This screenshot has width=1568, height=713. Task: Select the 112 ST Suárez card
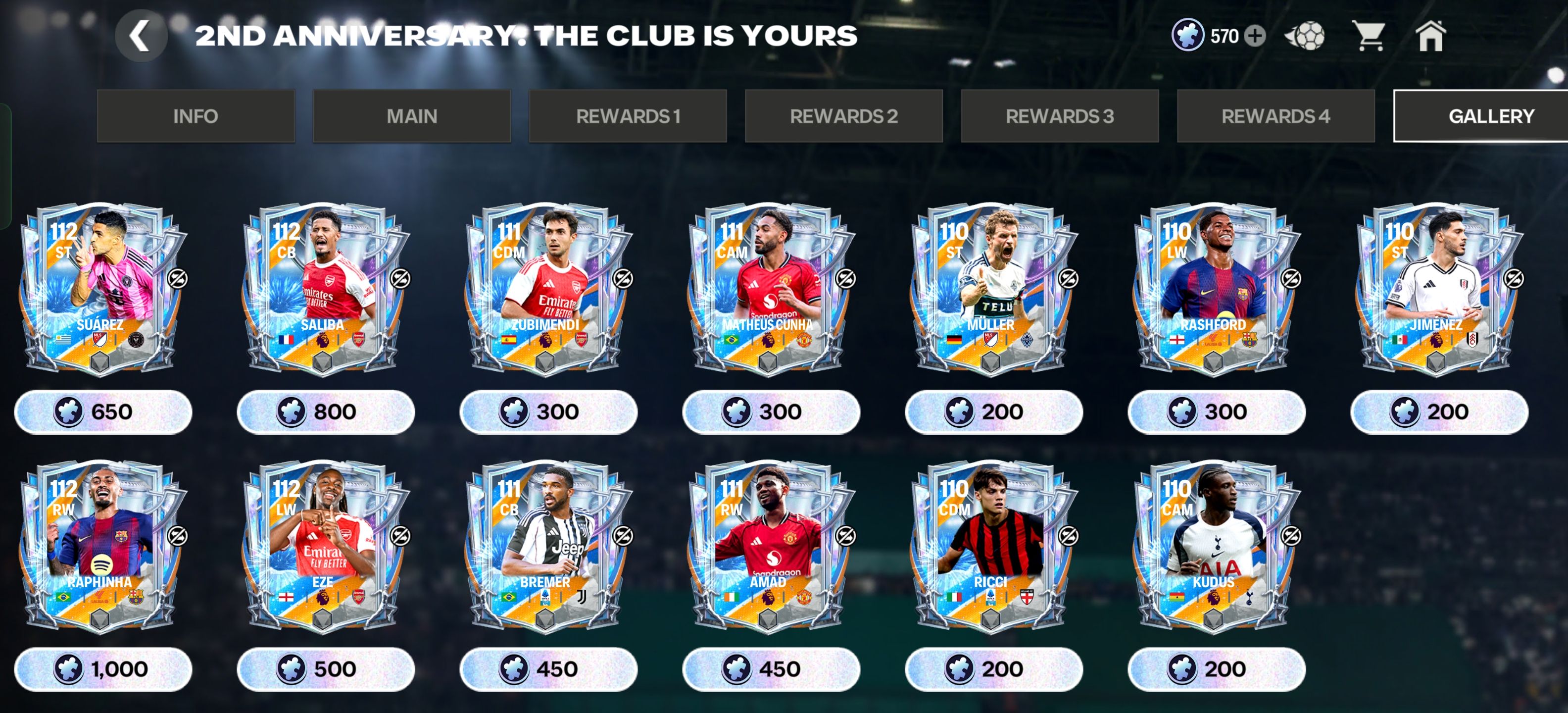[101, 287]
